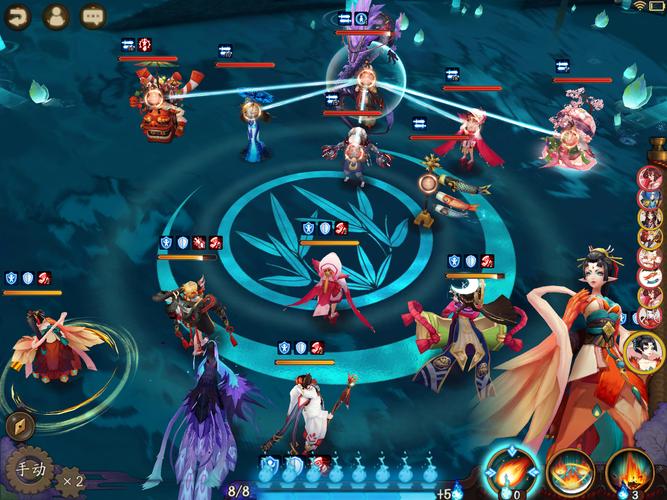Viewport: 667px width, 500px height.
Task: Select the top turn-order portrait
Action: coord(650,178)
